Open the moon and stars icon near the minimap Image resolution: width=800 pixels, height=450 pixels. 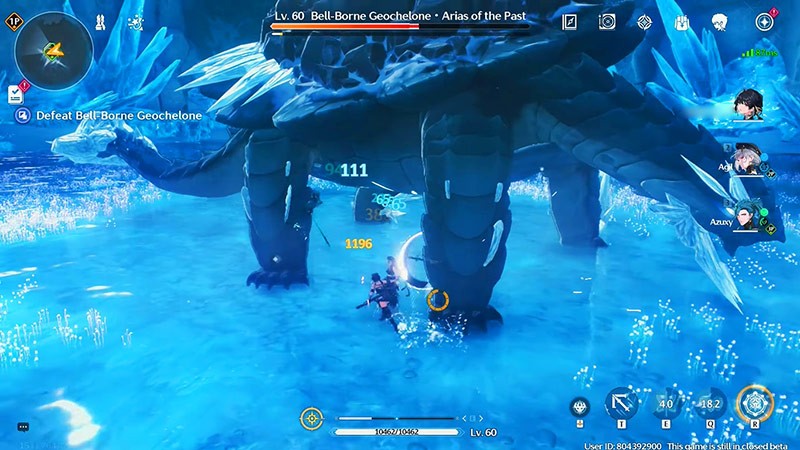click(135, 21)
